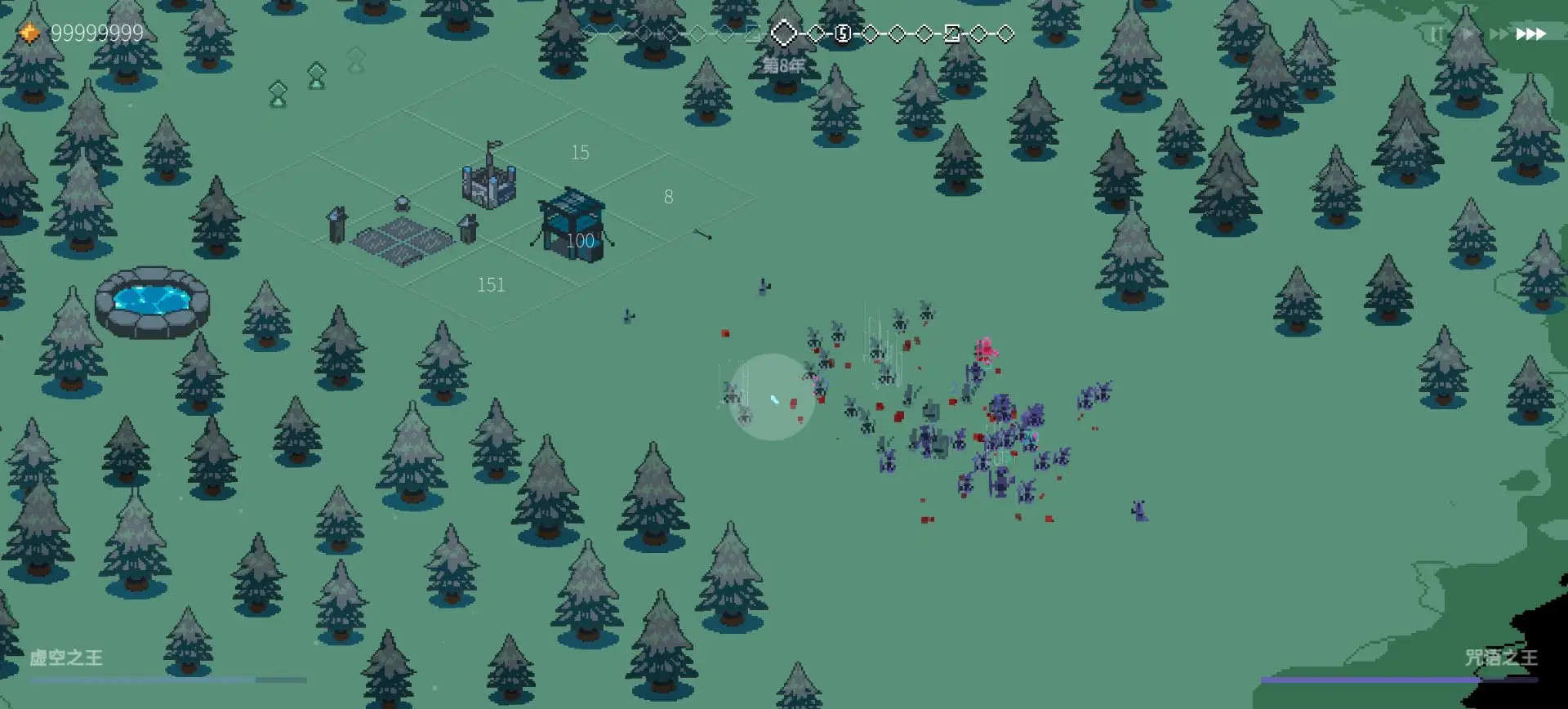Click the square timeline marker near the end

tap(951, 33)
